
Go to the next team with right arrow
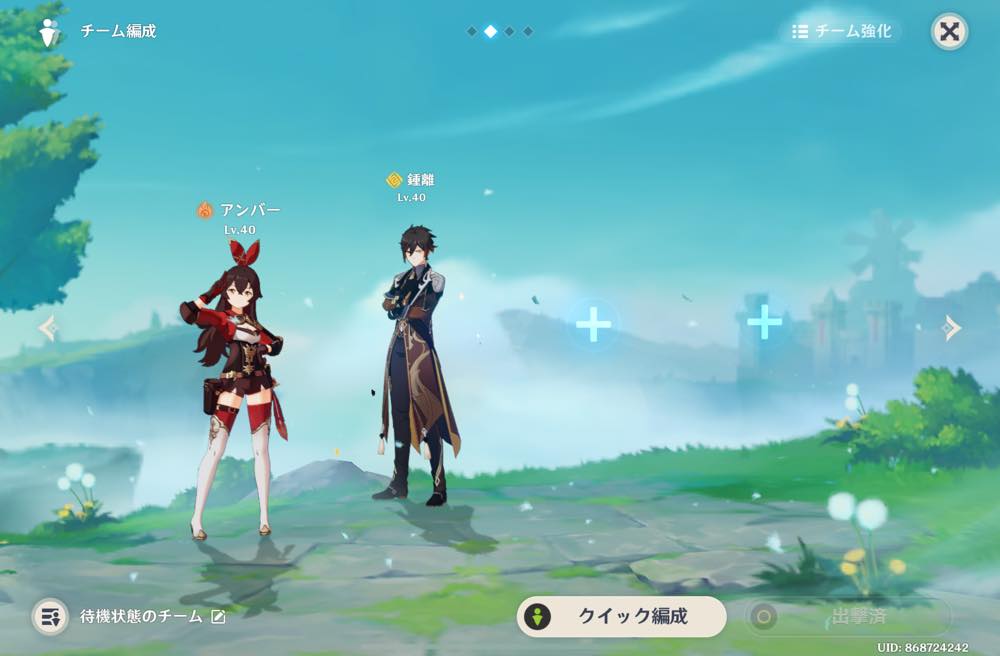(x=952, y=328)
